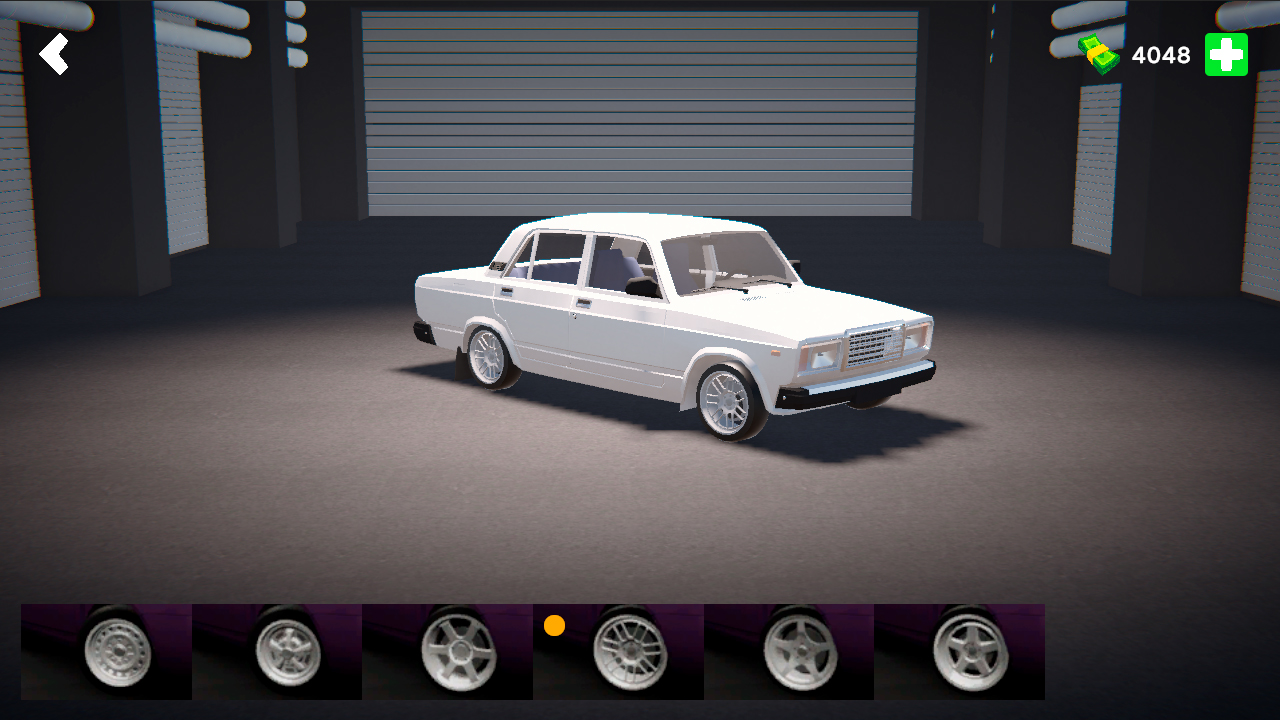Go back using the white arrow button
Viewport: 1280px width, 720px height.
pos(55,53)
